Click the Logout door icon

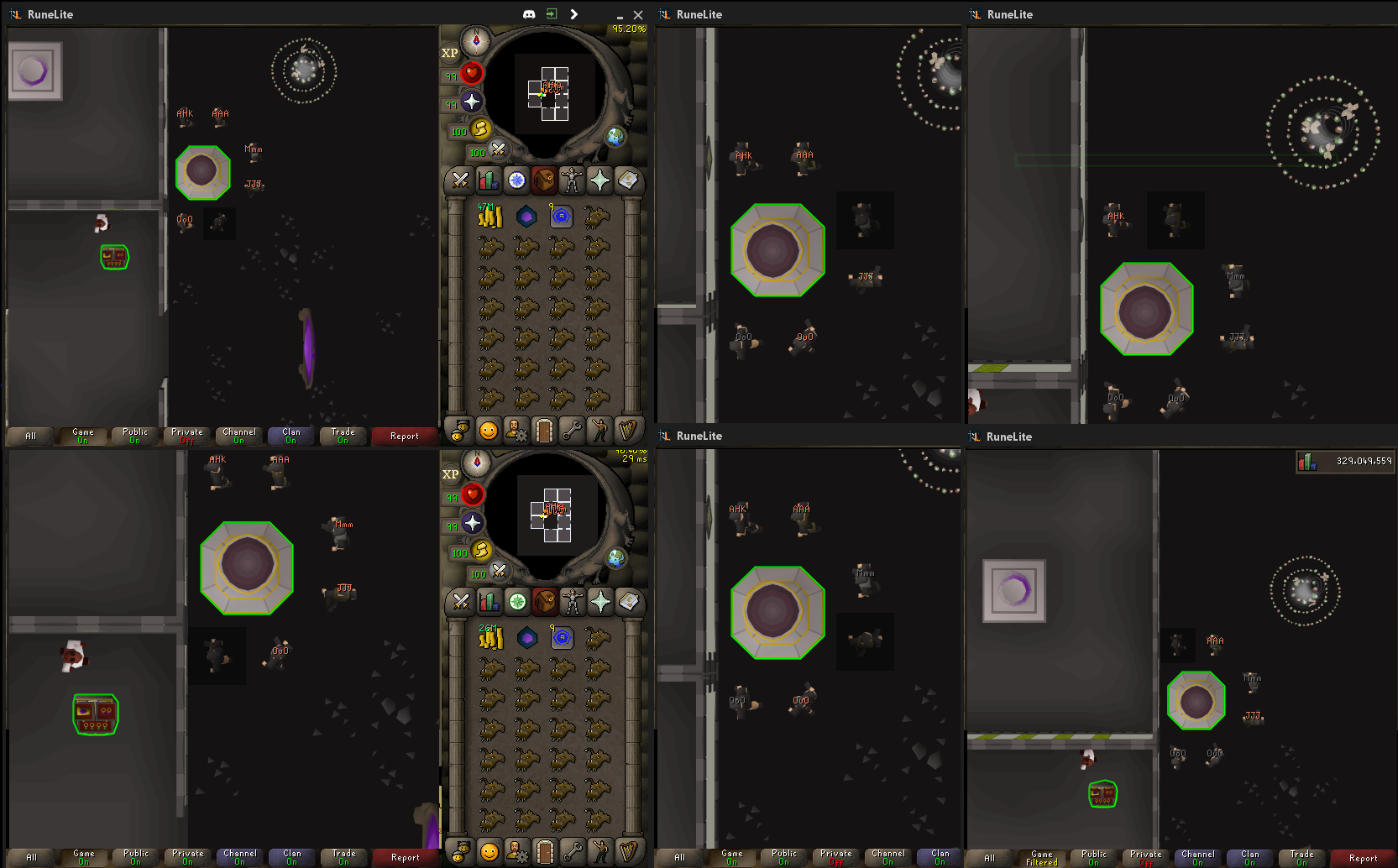[x=544, y=430]
